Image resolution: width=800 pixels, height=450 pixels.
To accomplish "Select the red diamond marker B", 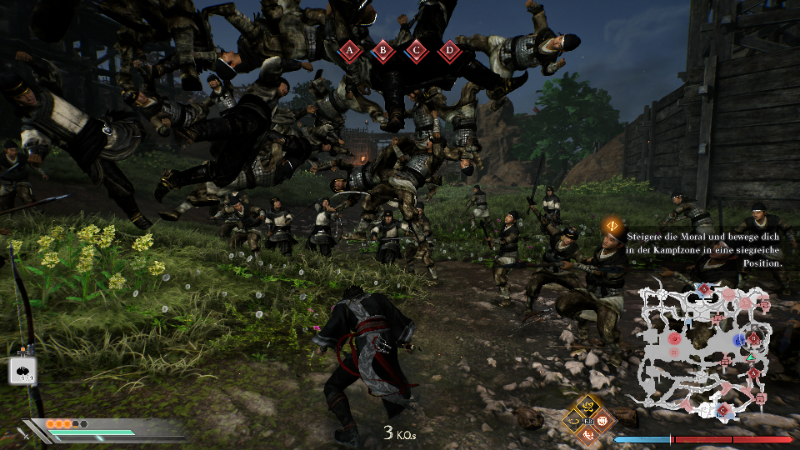I will 383,49.
